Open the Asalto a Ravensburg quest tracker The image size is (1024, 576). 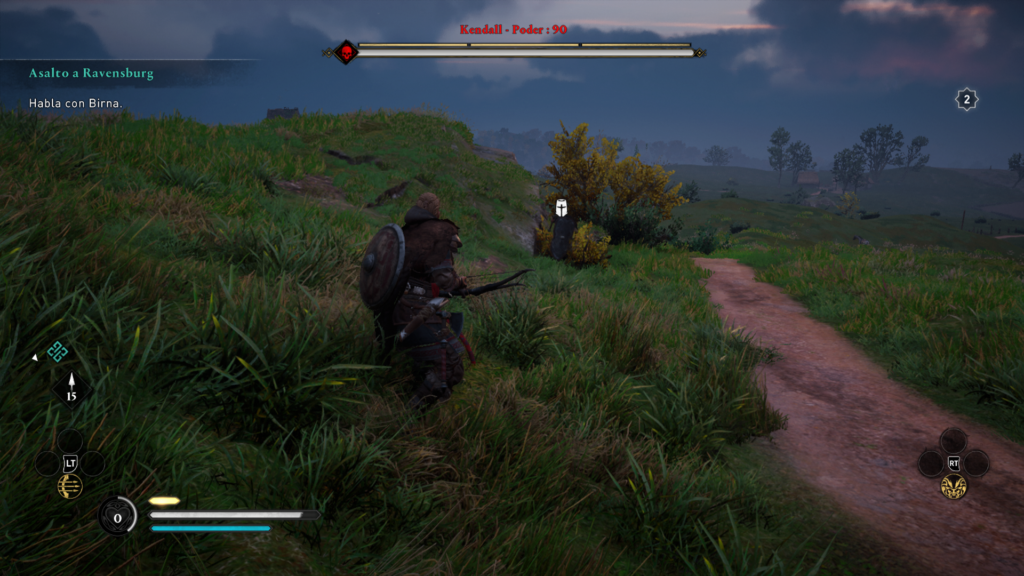tap(91, 74)
